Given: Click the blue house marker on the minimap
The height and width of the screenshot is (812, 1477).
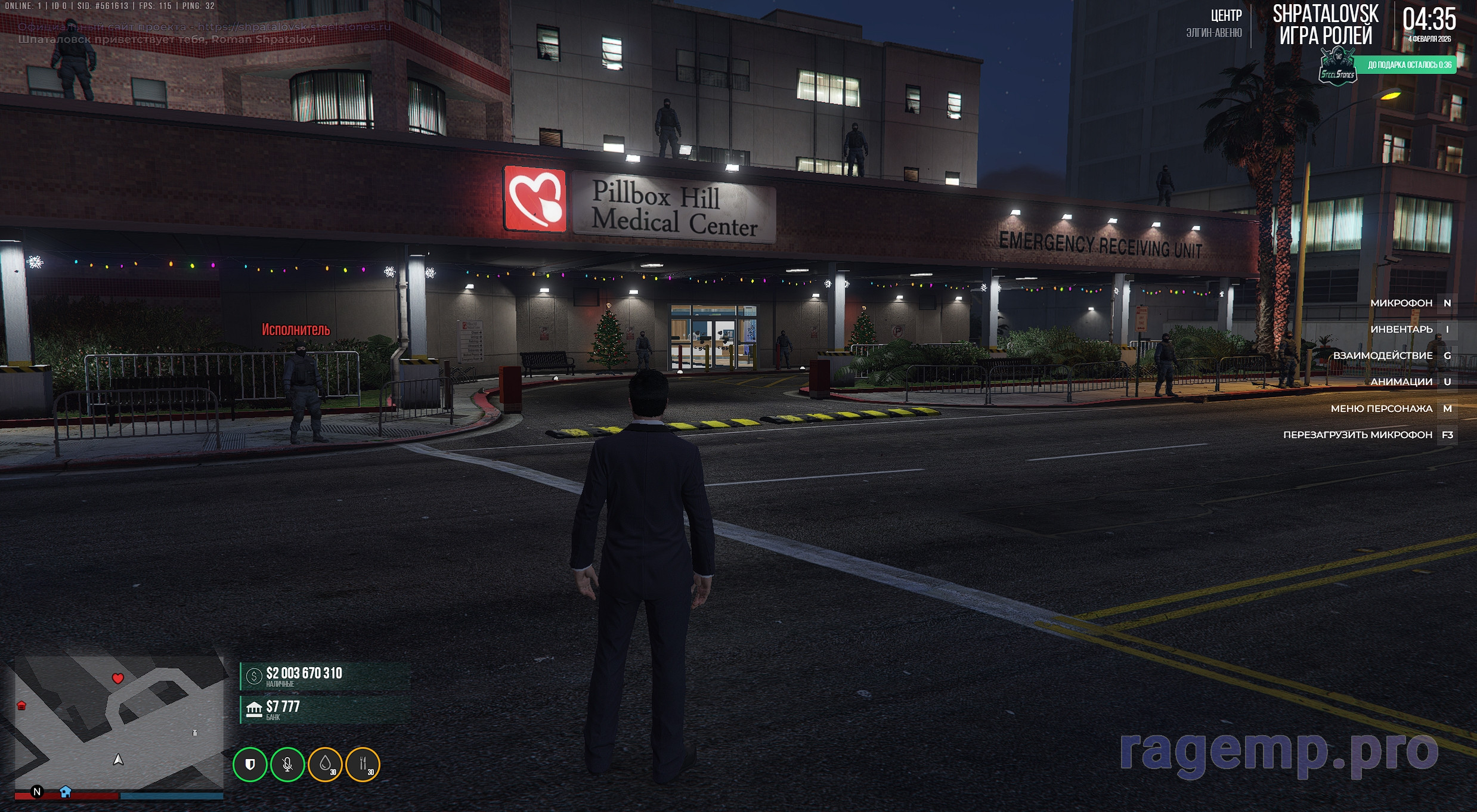Looking at the screenshot, I should click(66, 792).
